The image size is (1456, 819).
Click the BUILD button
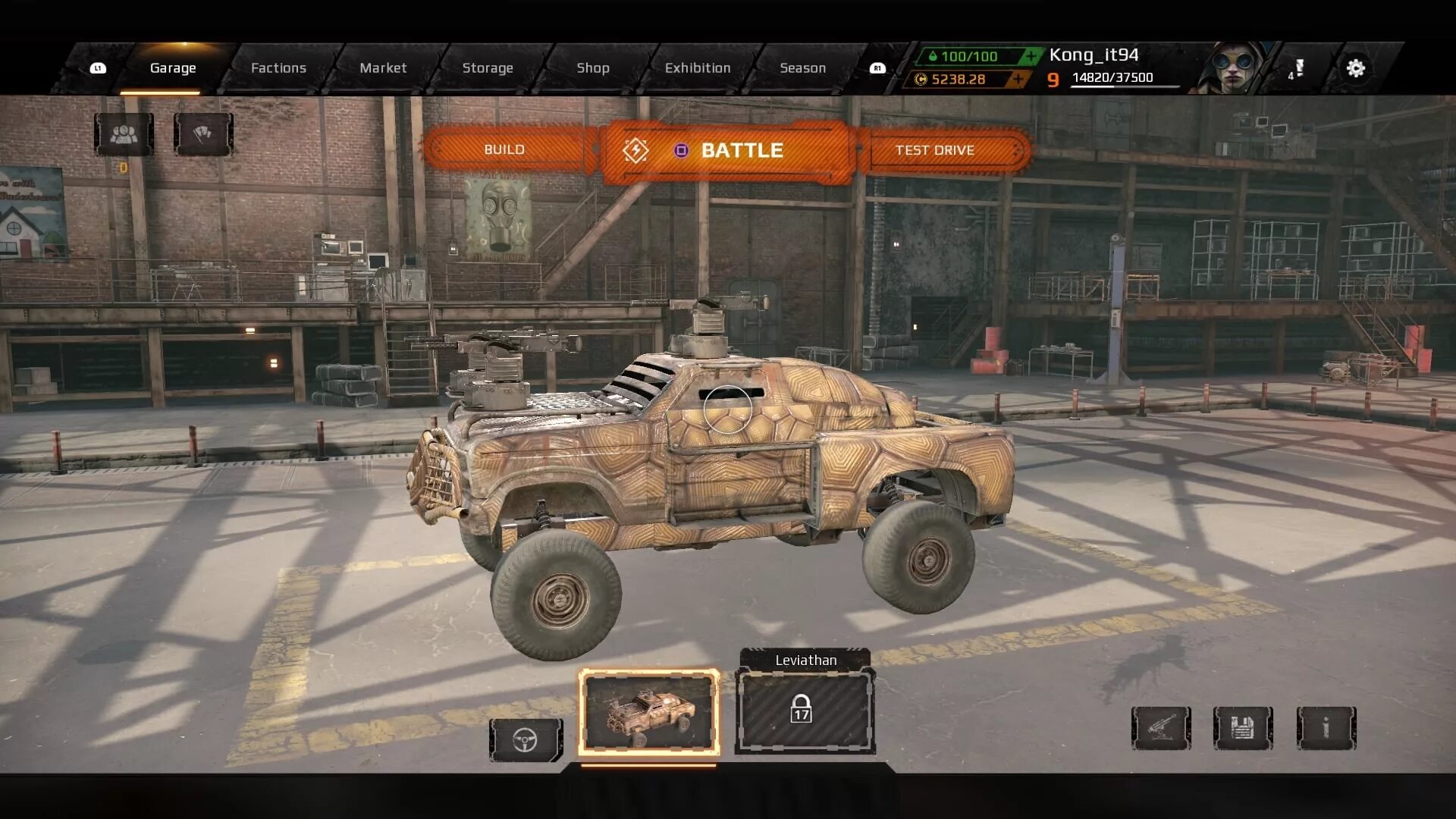pyautogui.click(x=504, y=149)
